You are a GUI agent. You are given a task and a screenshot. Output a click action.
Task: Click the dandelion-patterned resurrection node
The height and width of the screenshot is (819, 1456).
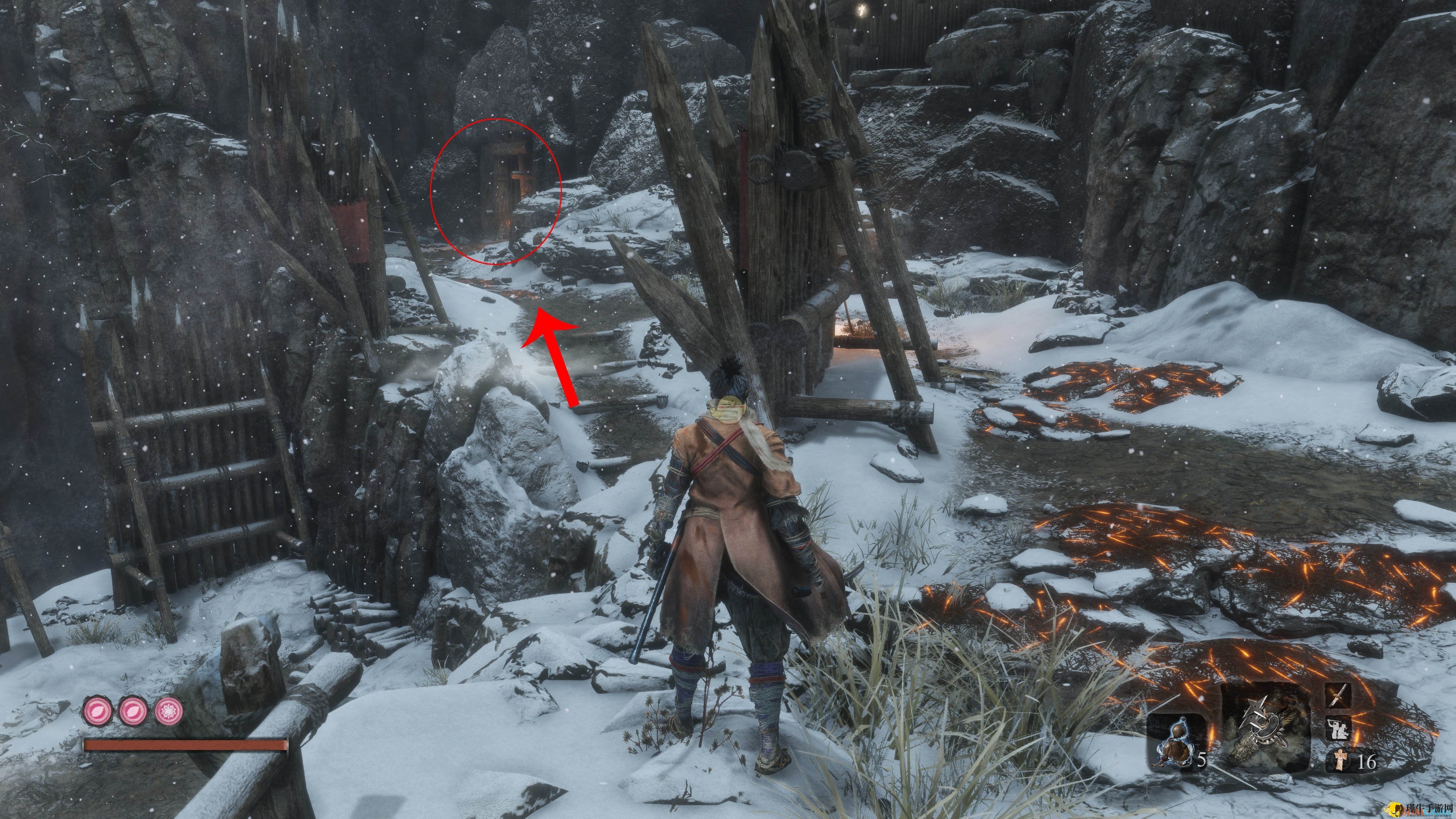coord(169,711)
